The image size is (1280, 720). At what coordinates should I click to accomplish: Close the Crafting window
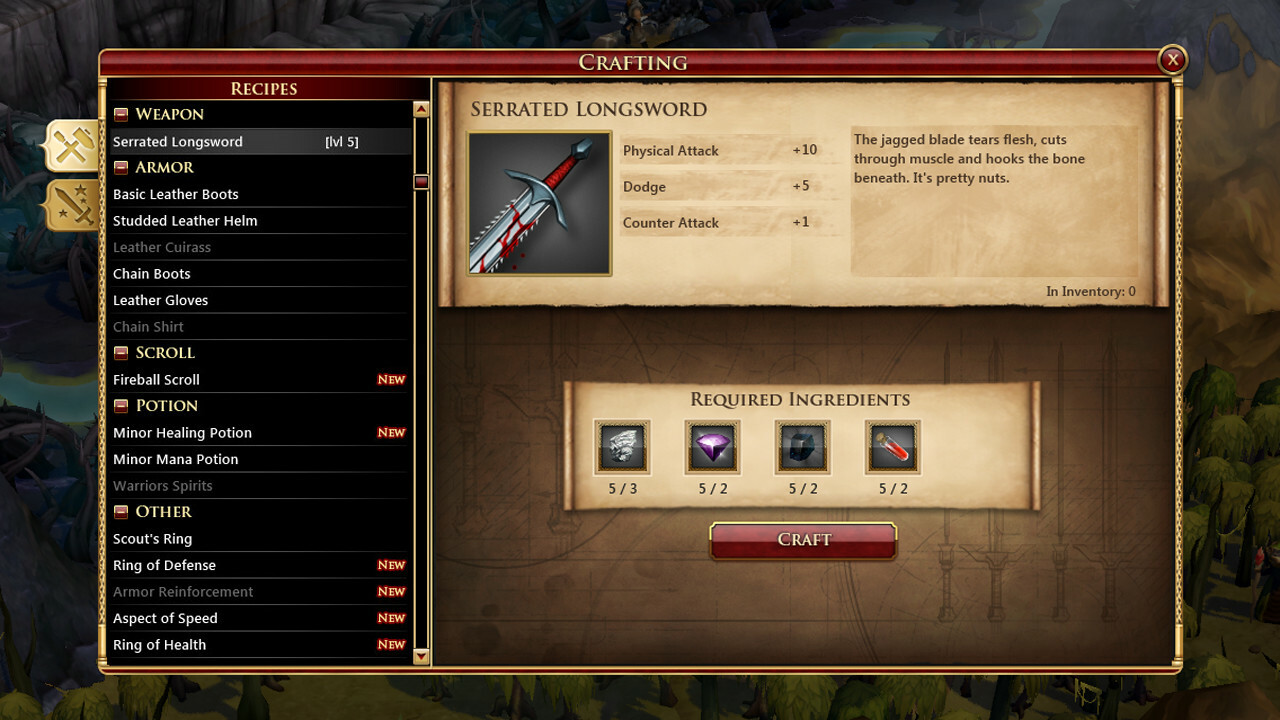(1172, 59)
